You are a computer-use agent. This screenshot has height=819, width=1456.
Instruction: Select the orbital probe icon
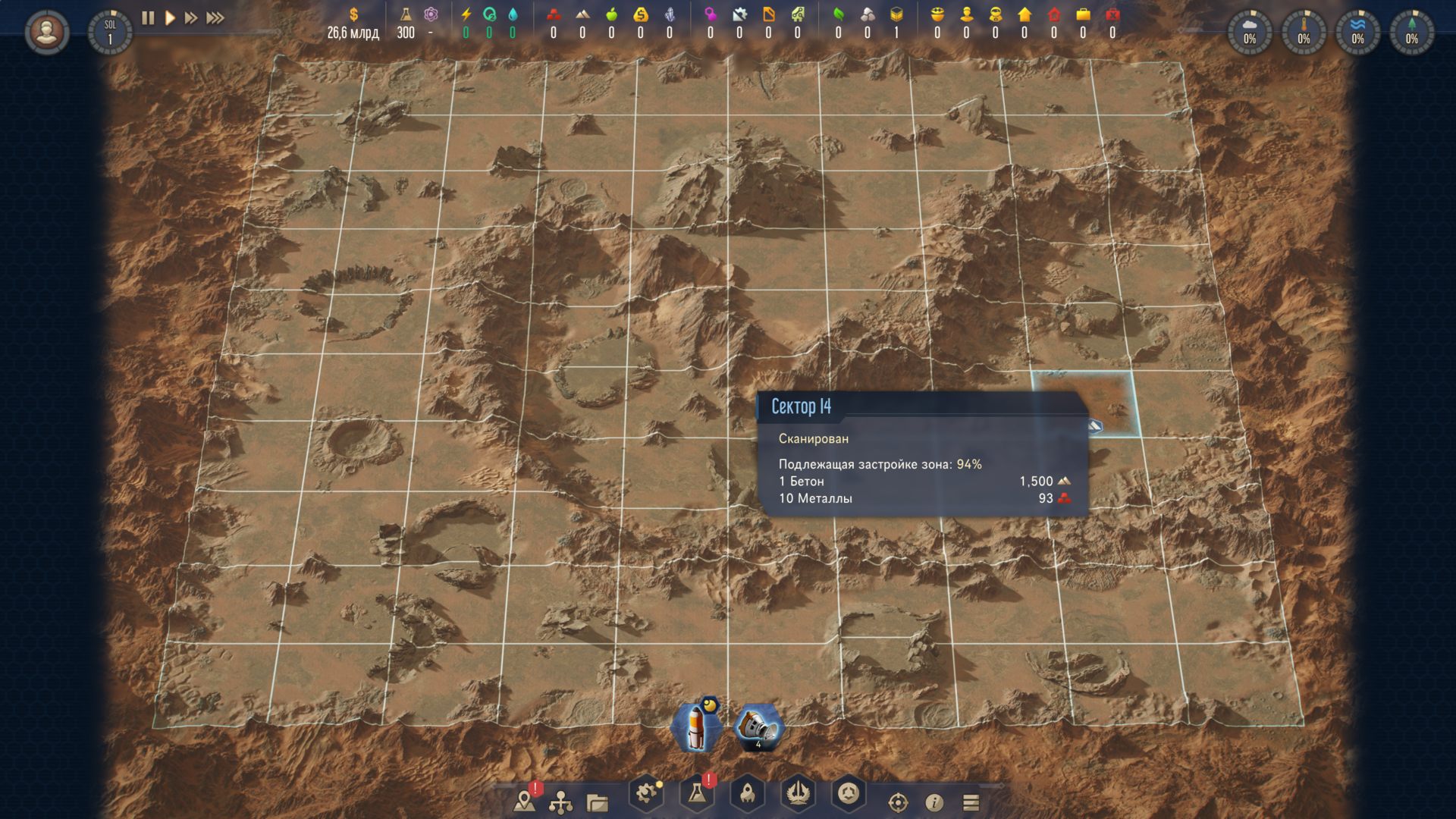(x=759, y=729)
